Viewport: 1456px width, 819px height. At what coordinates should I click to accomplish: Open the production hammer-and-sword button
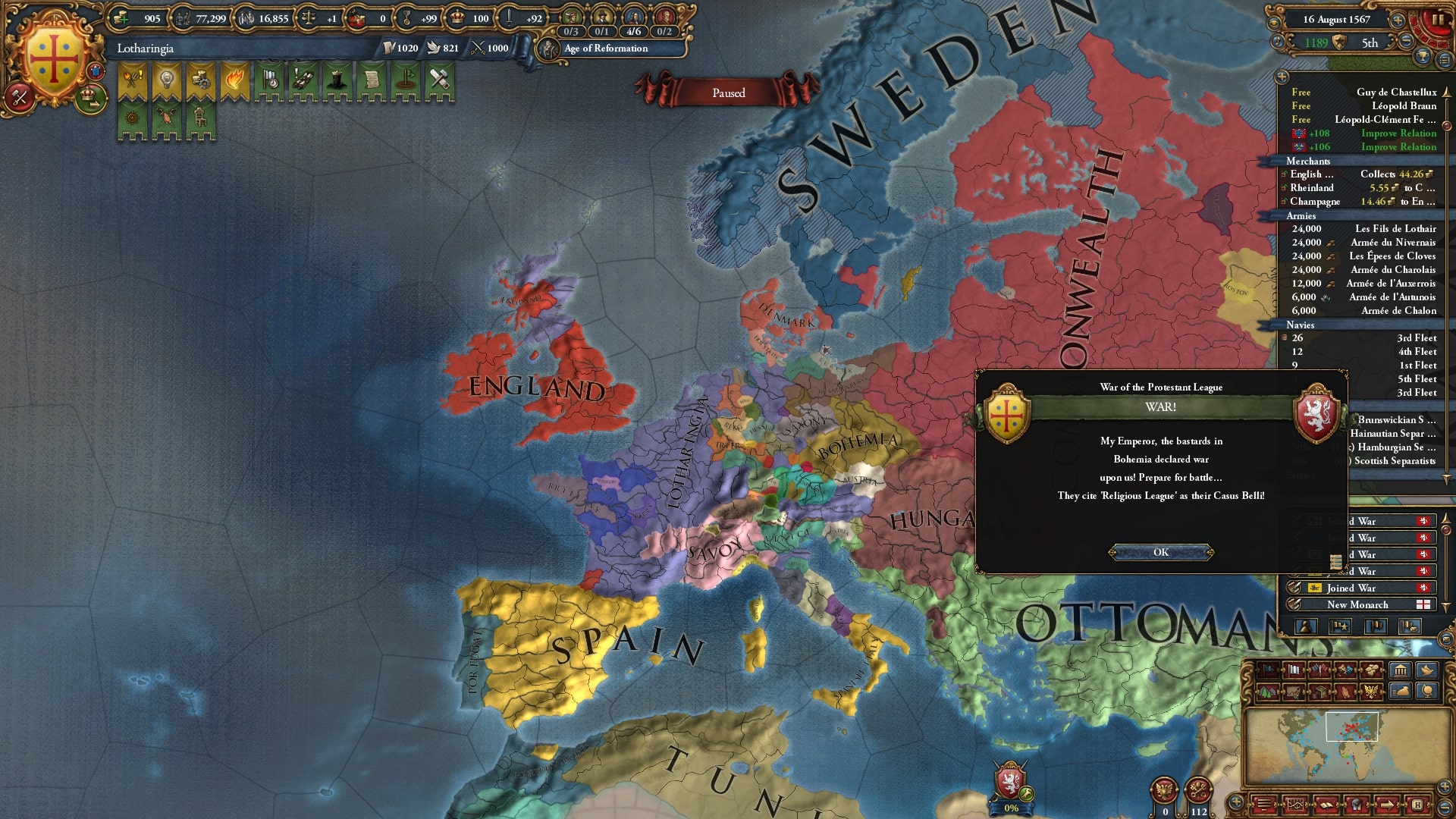[20, 96]
